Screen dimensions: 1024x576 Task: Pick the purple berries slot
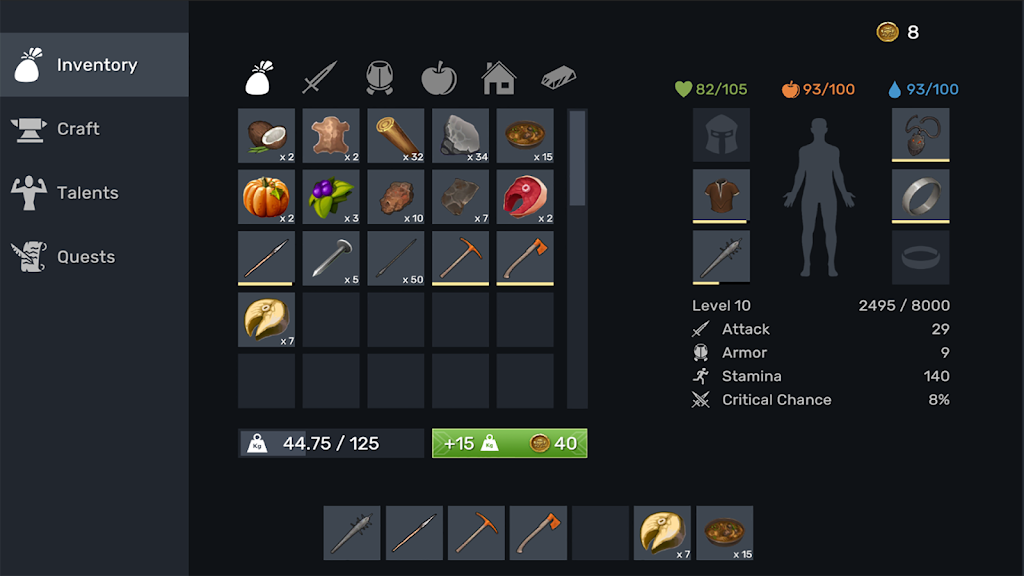point(331,197)
